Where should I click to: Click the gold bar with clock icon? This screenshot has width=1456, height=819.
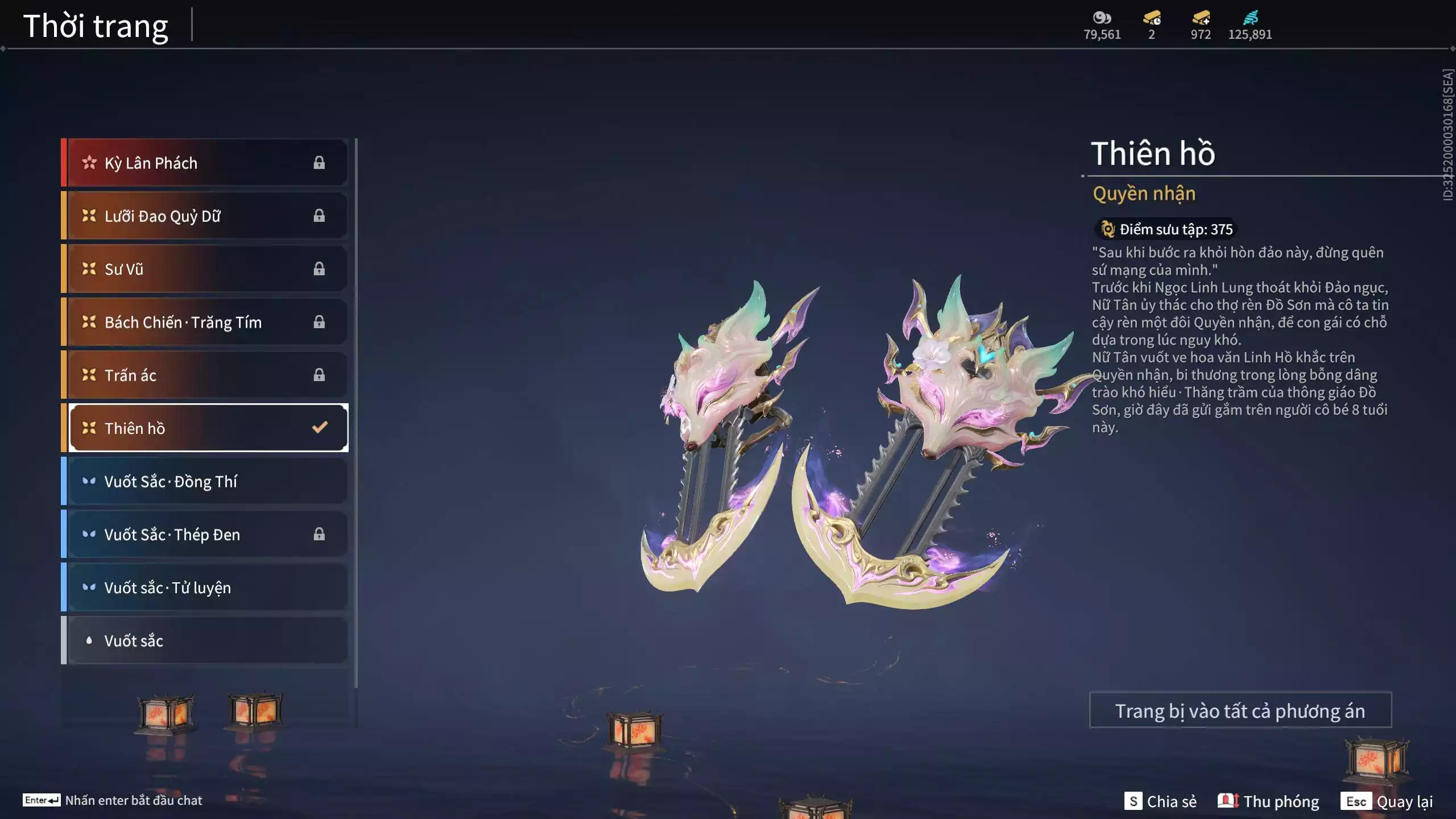click(x=1152, y=18)
